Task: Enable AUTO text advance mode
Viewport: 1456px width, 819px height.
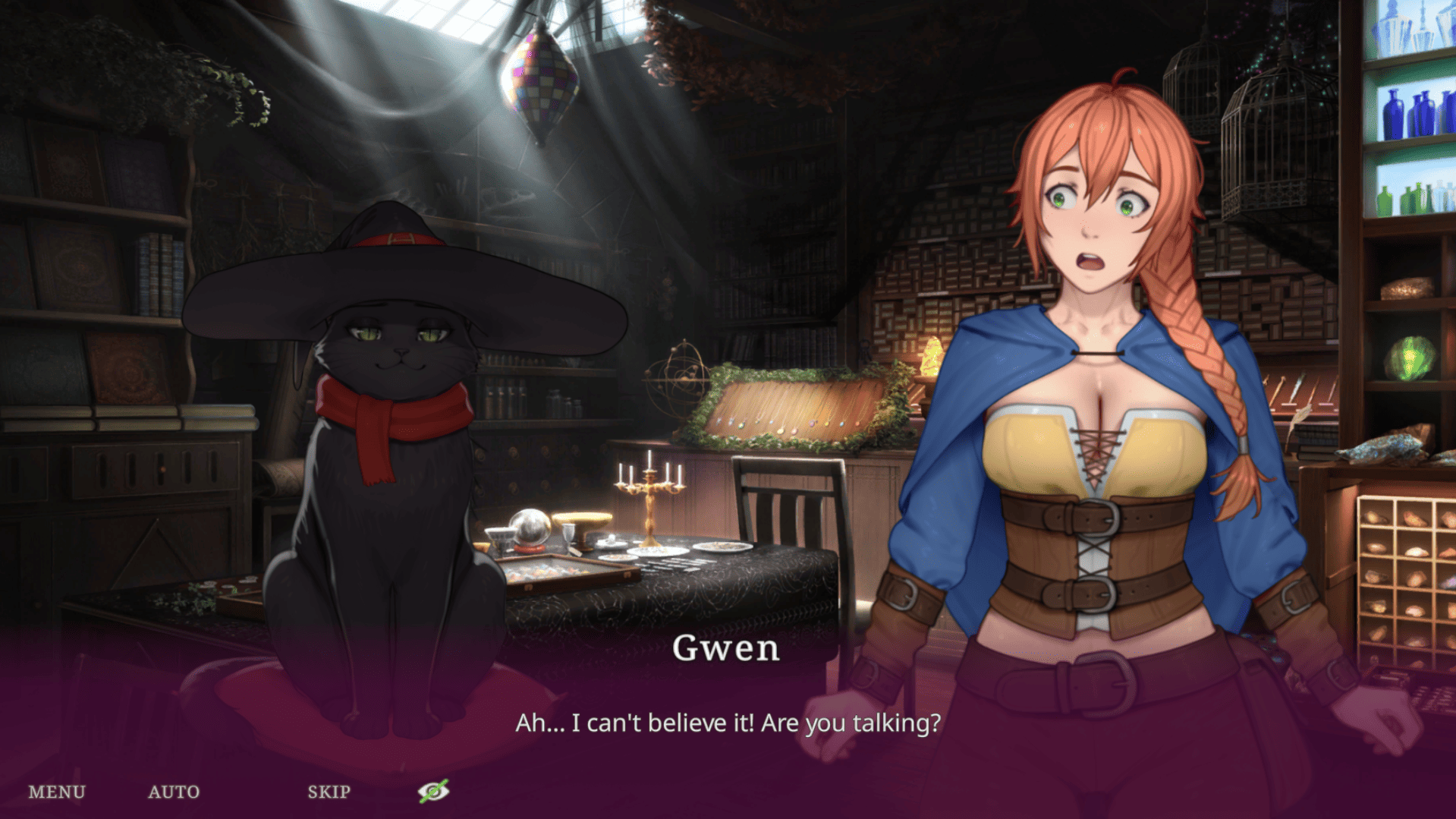Action: (x=173, y=792)
